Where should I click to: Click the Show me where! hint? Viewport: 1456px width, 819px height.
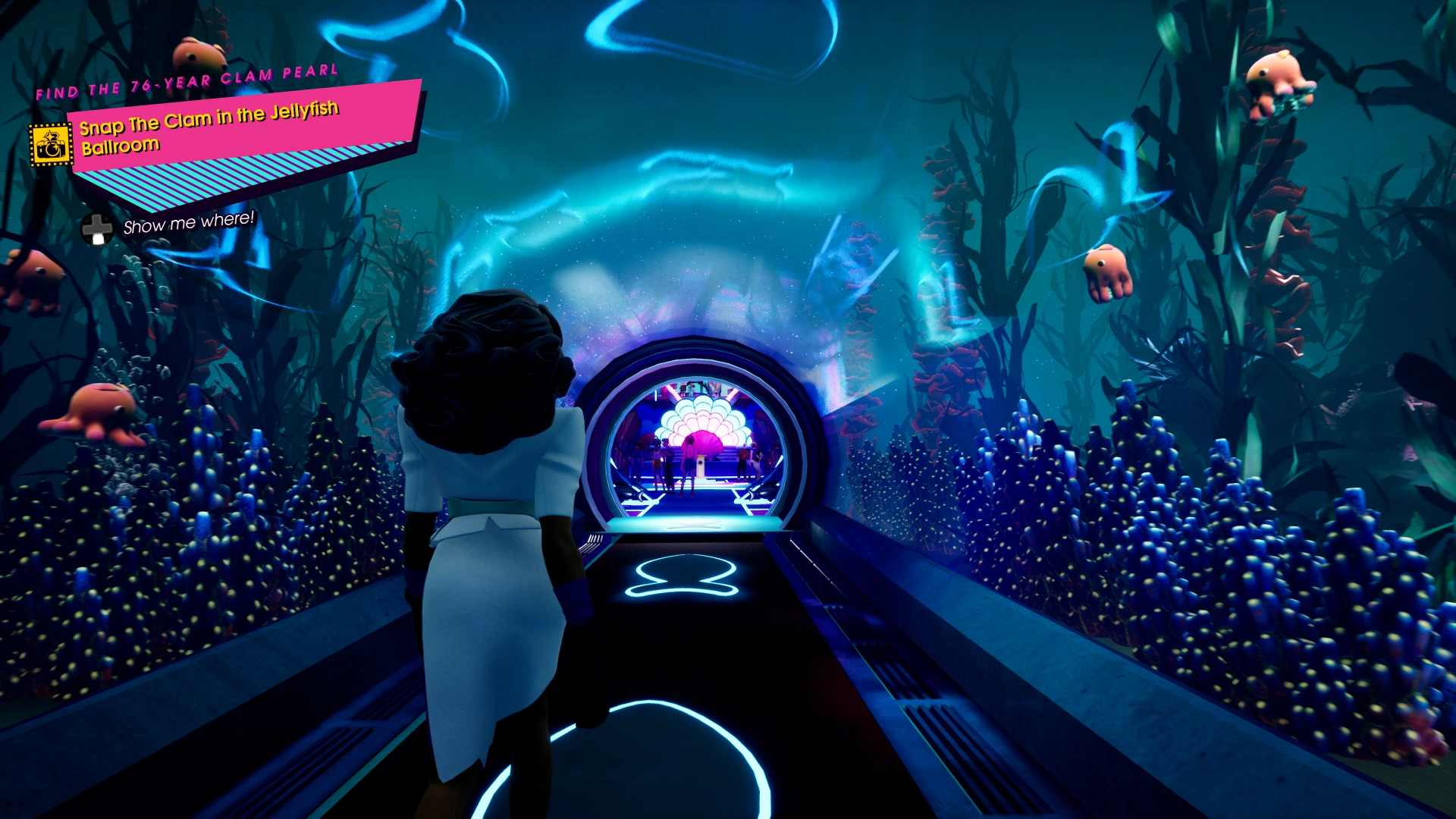coord(188,223)
